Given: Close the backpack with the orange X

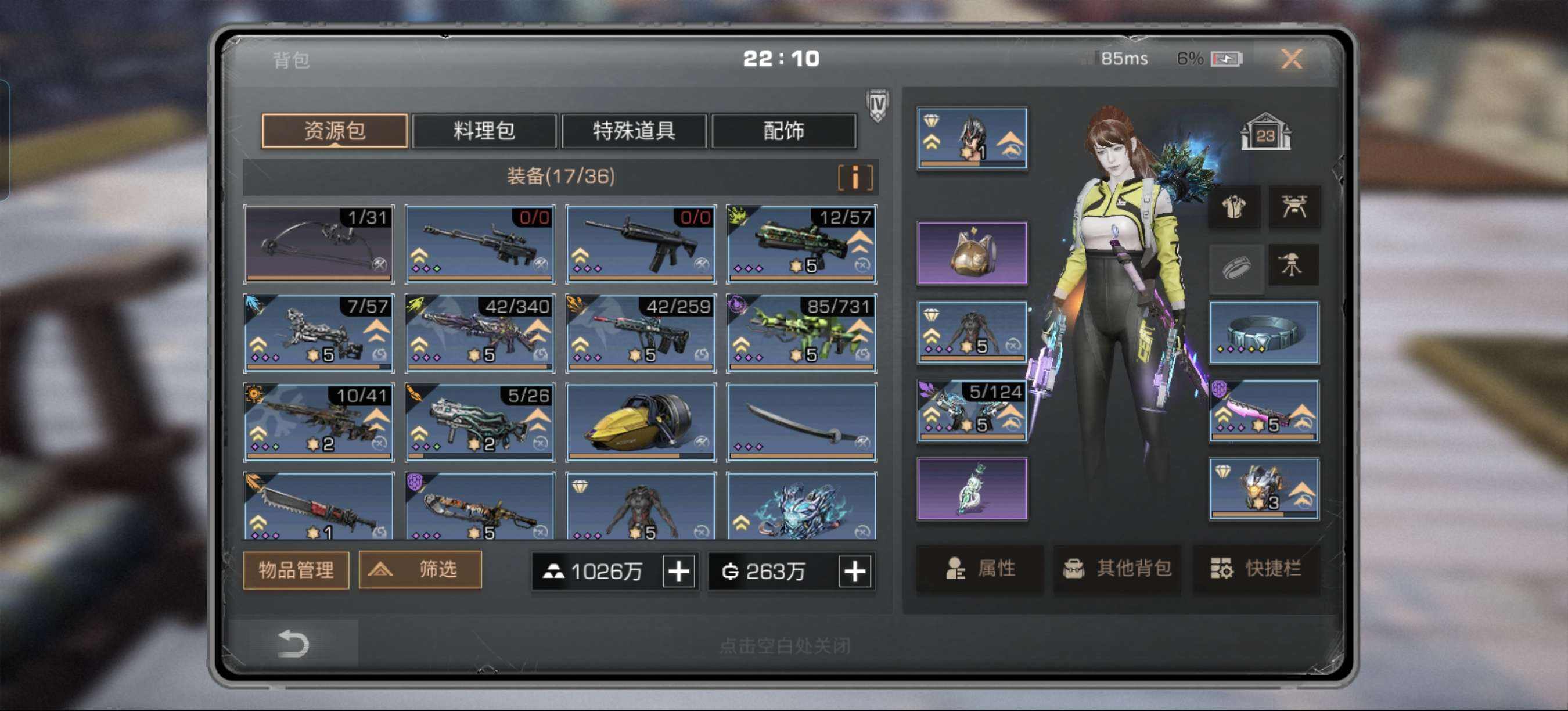Looking at the screenshot, I should point(1290,59).
